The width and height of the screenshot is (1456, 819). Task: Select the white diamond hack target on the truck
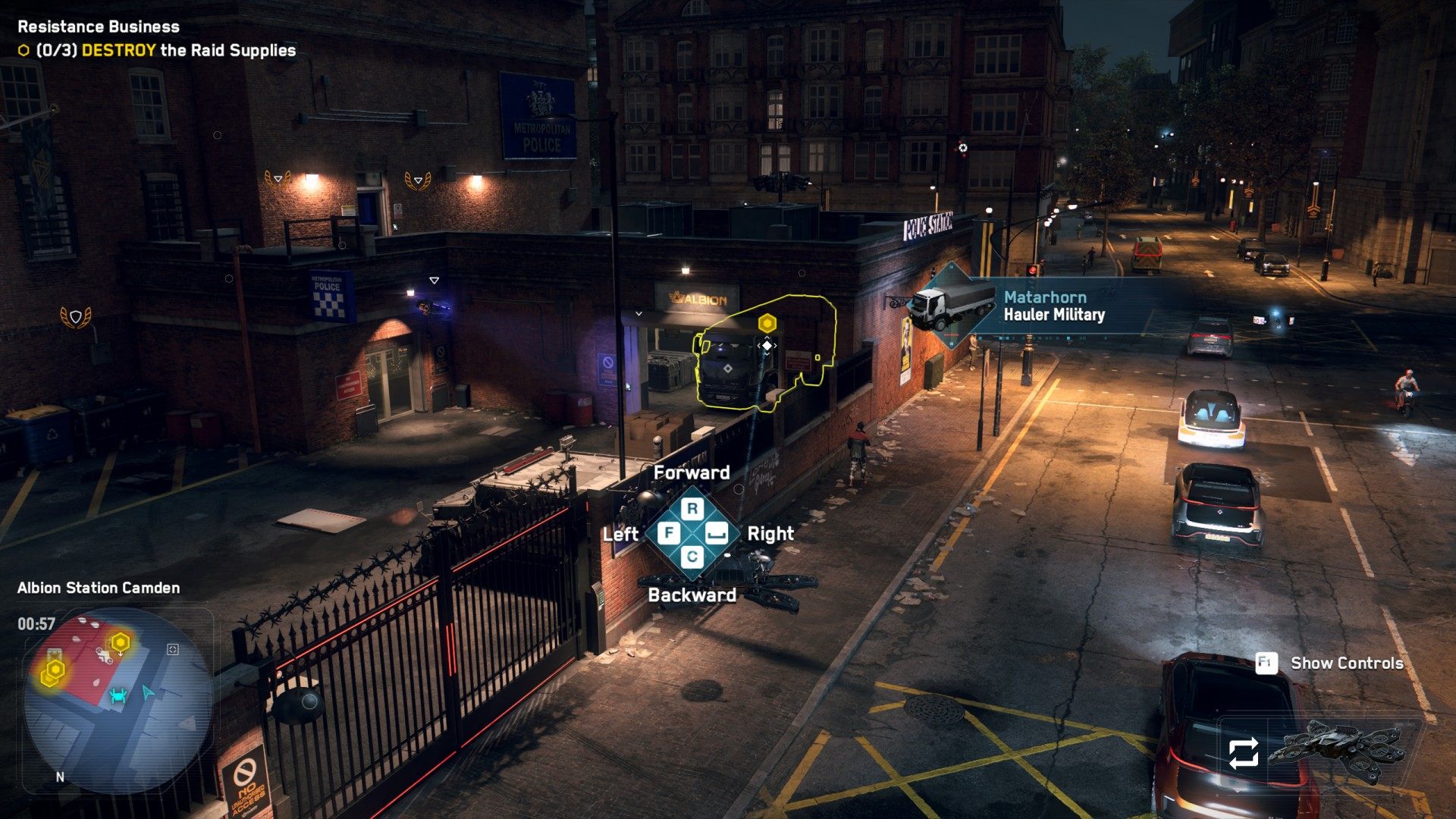(767, 346)
